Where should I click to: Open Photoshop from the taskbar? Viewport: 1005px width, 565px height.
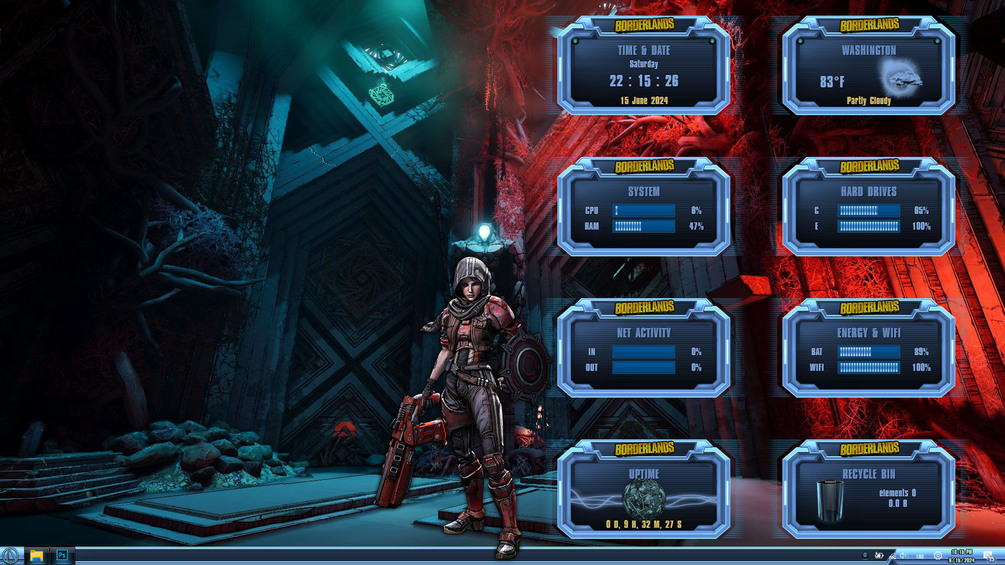62,555
